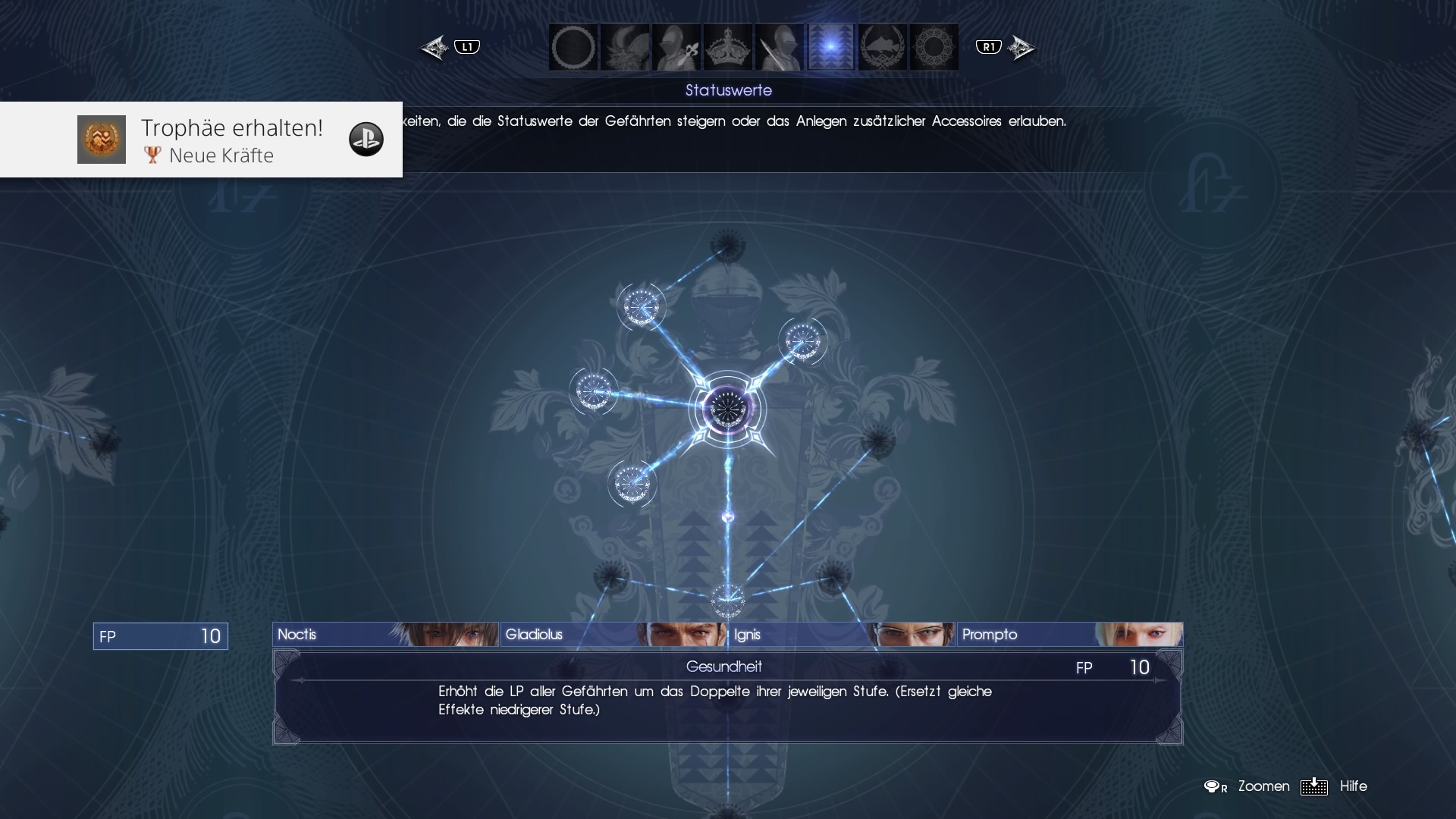Choose the glowing node below-left of center
The height and width of the screenshot is (819, 1456).
click(632, 484)
